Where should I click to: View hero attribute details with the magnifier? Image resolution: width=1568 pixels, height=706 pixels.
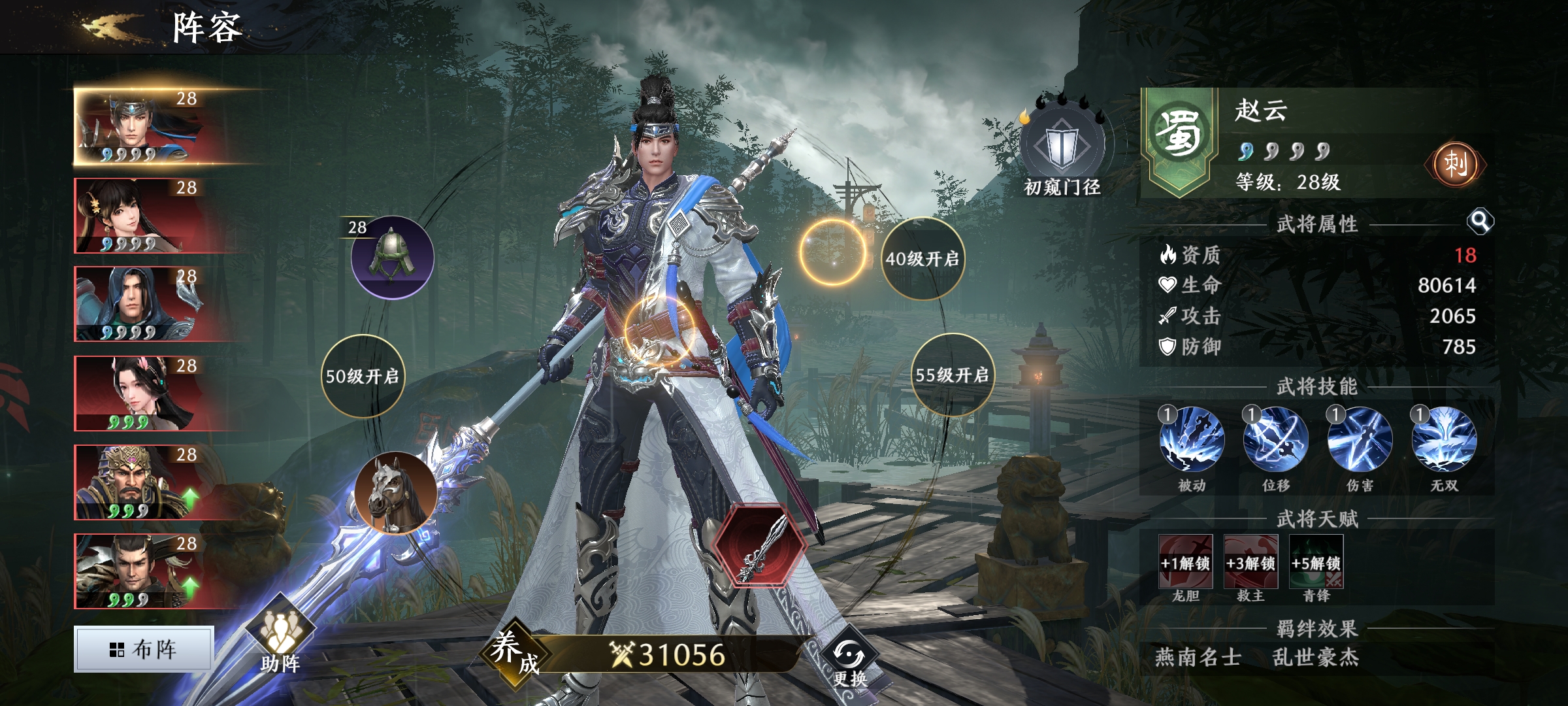pos(1480,222)
